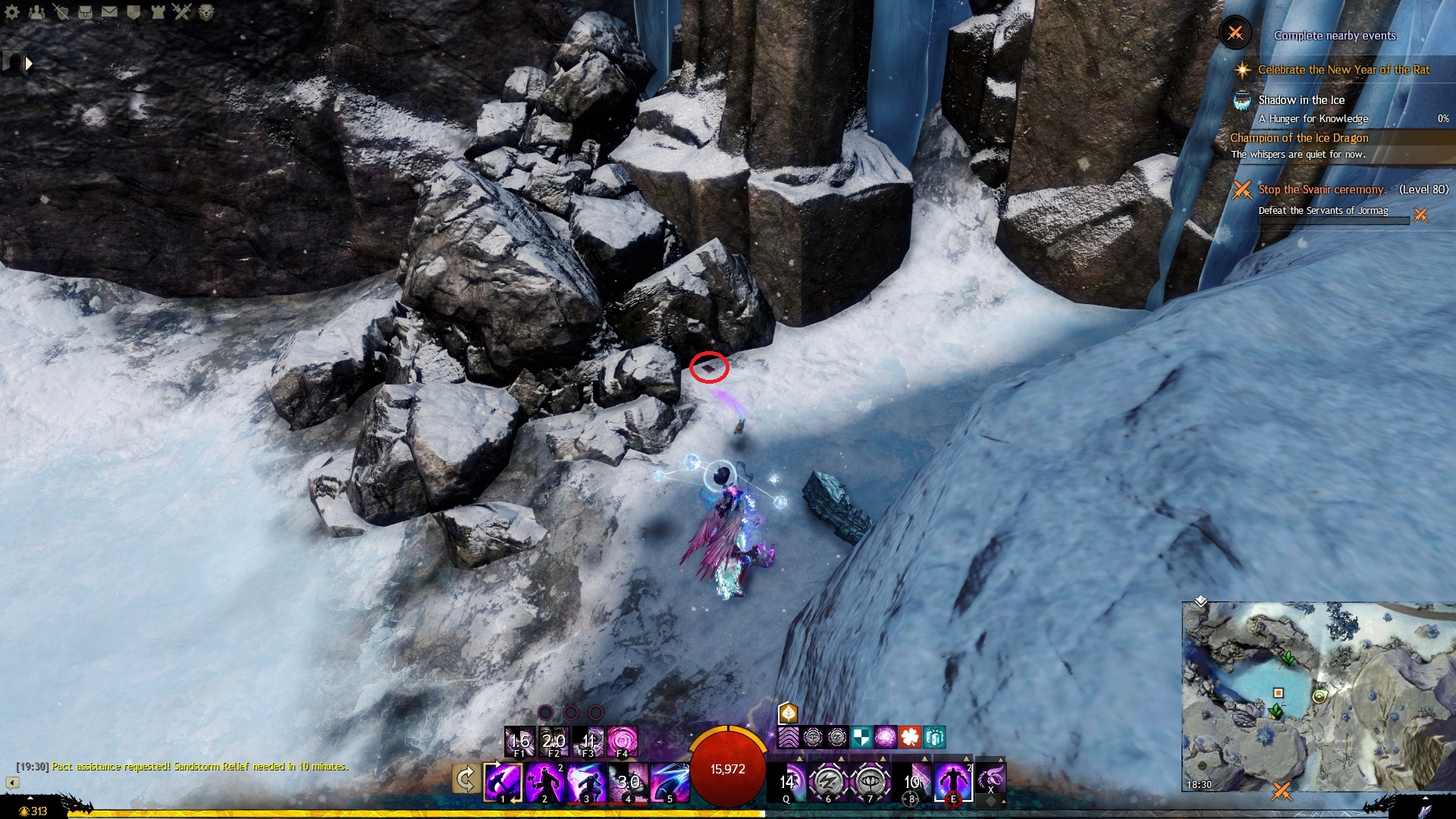
Task: Use the elite skill in slot E
Action: pyautogui.click(x=952, y=780)
